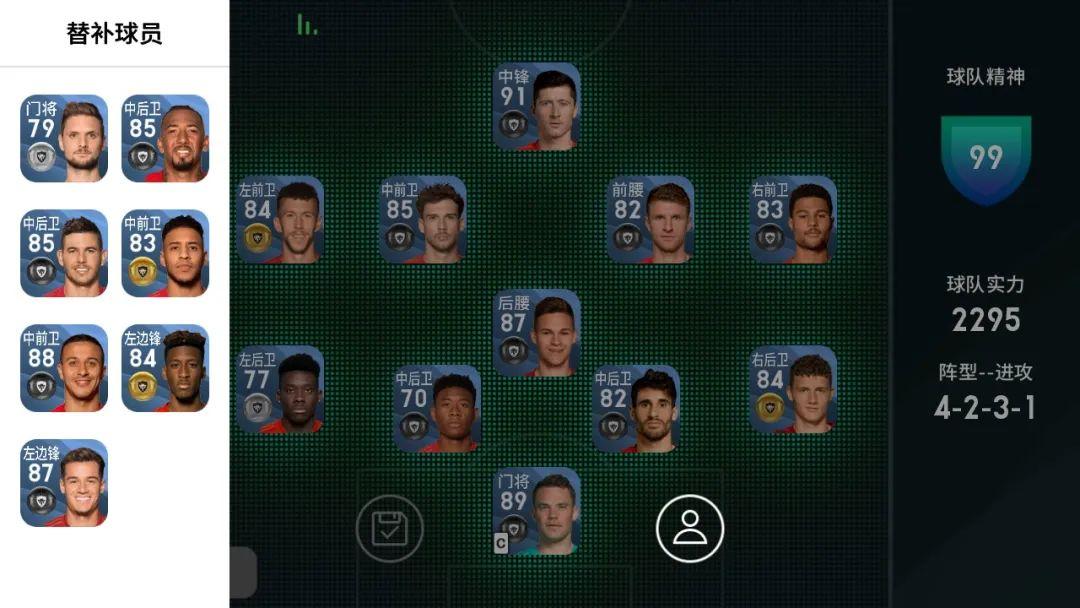Show the green bar chart stats
This screenshot has height=608, width=1080.
(x=307, y=25)
